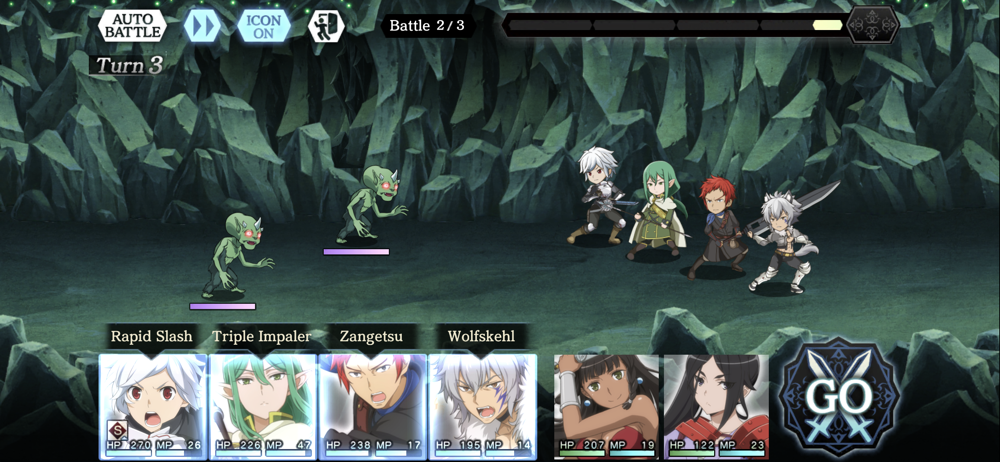Tap the escape battle exit icon

(325, 25)
